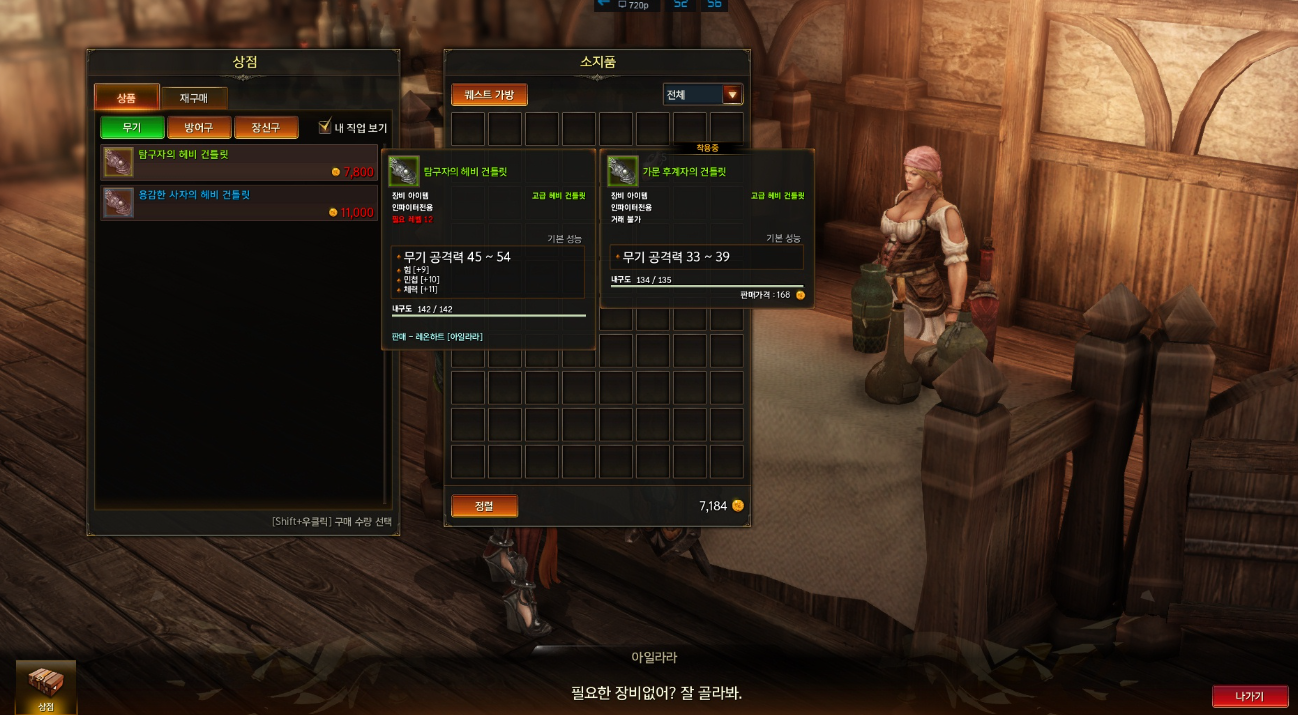This screenshot has height=715, width=1298.
Task: Toggle the 내 직업 보기 checkbox
Action: 325,127
